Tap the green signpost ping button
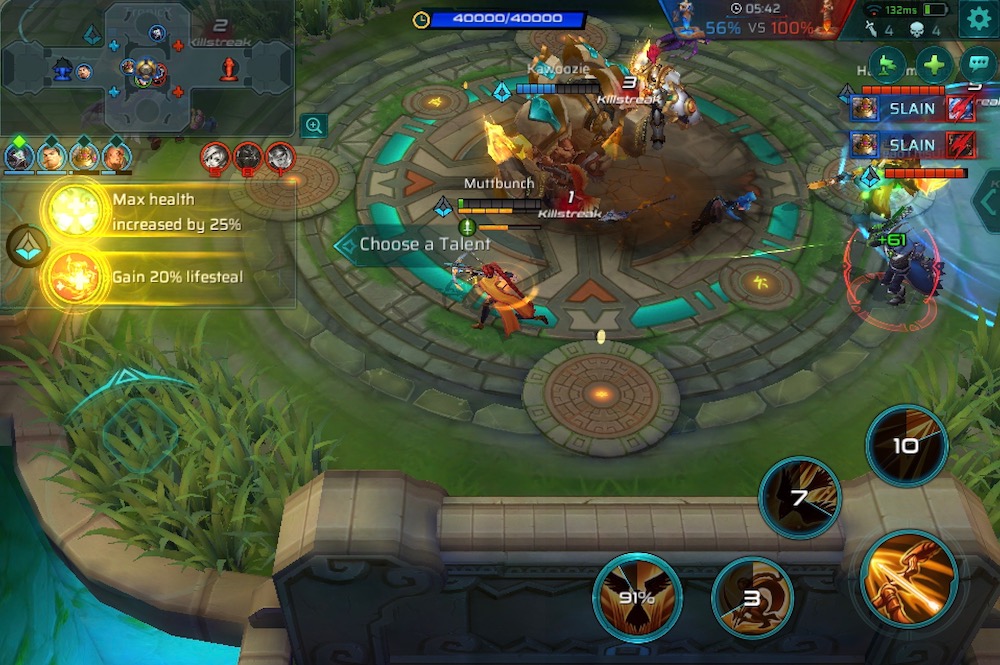This screenshot has width=1000, height=665. click(888, 65)
